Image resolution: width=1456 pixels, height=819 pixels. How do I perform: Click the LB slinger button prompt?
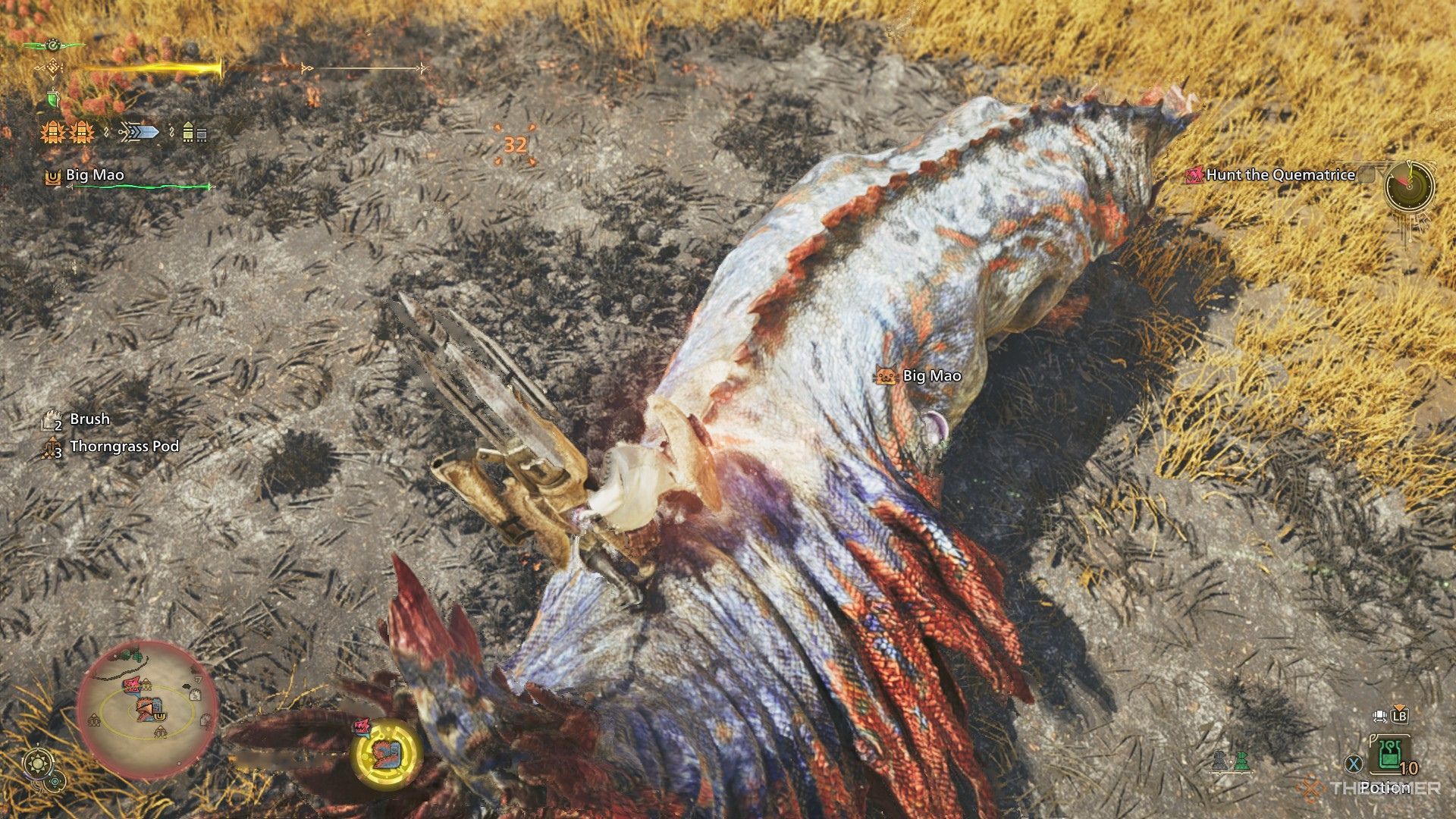[x=1399, y=717]
